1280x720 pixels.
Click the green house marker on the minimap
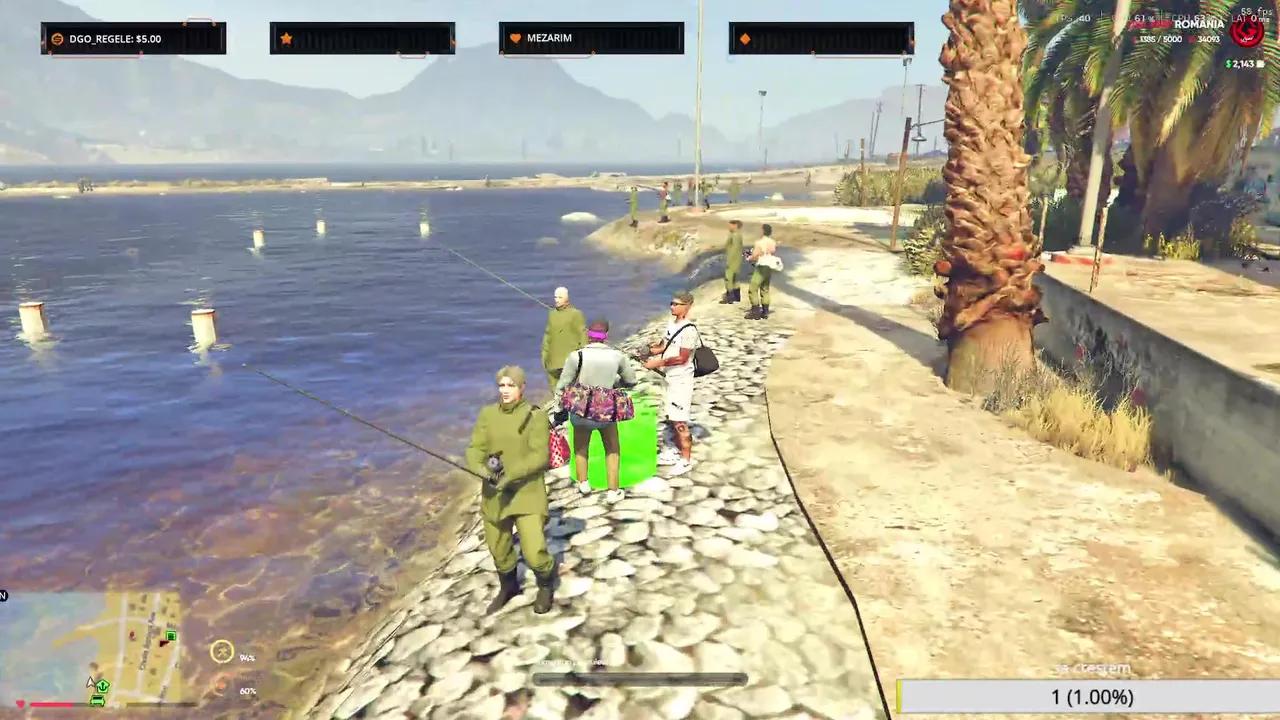[x=171, y=636]
